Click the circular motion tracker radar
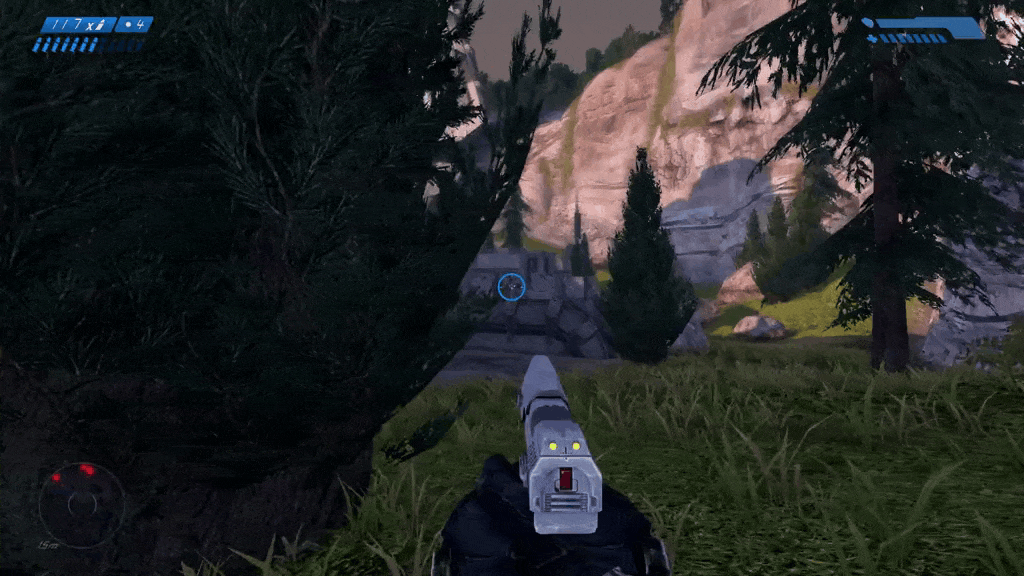This screenshot has height=576, width=1024. pos(81,504)
